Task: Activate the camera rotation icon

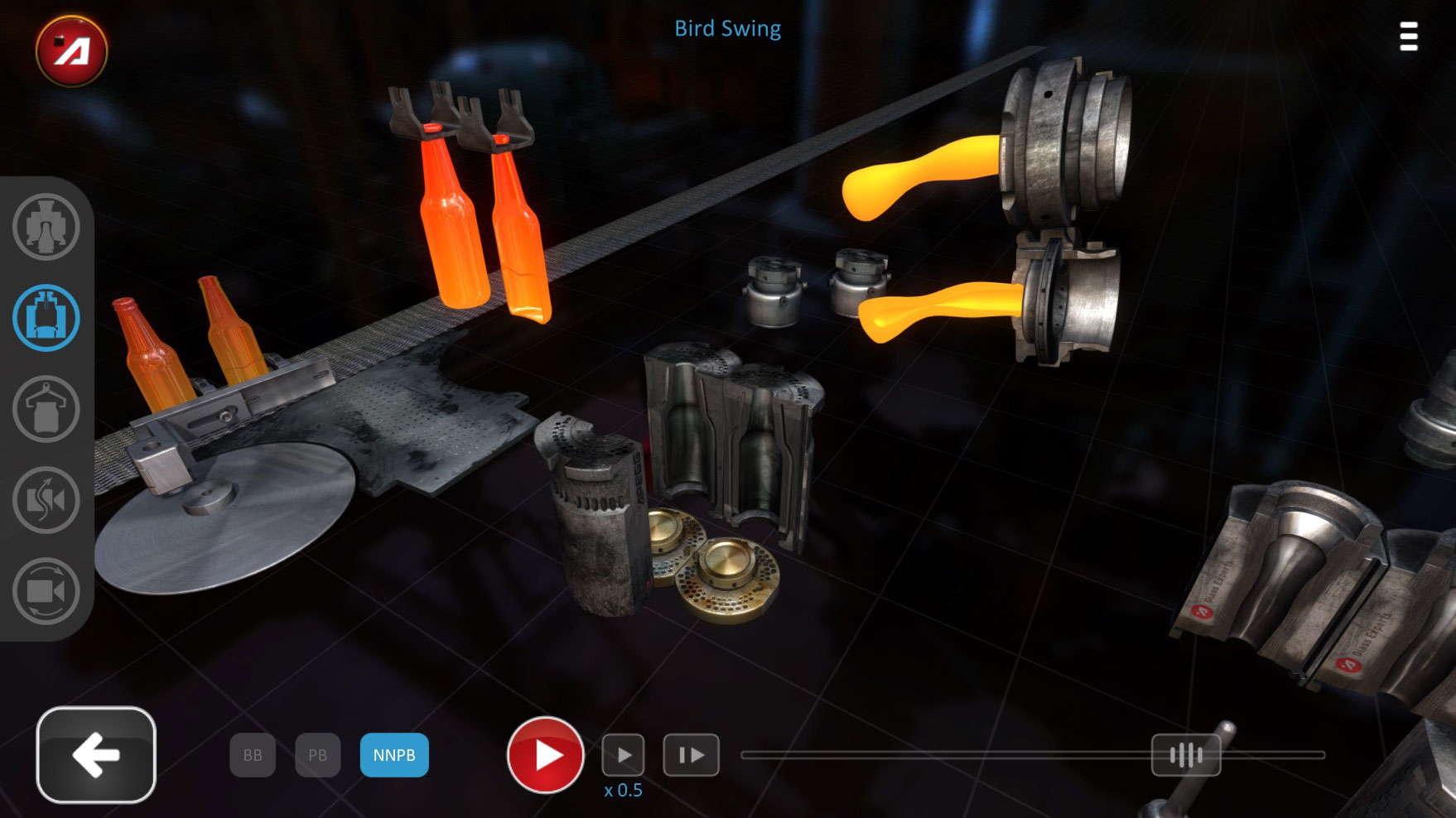Action: click(46, 592)
